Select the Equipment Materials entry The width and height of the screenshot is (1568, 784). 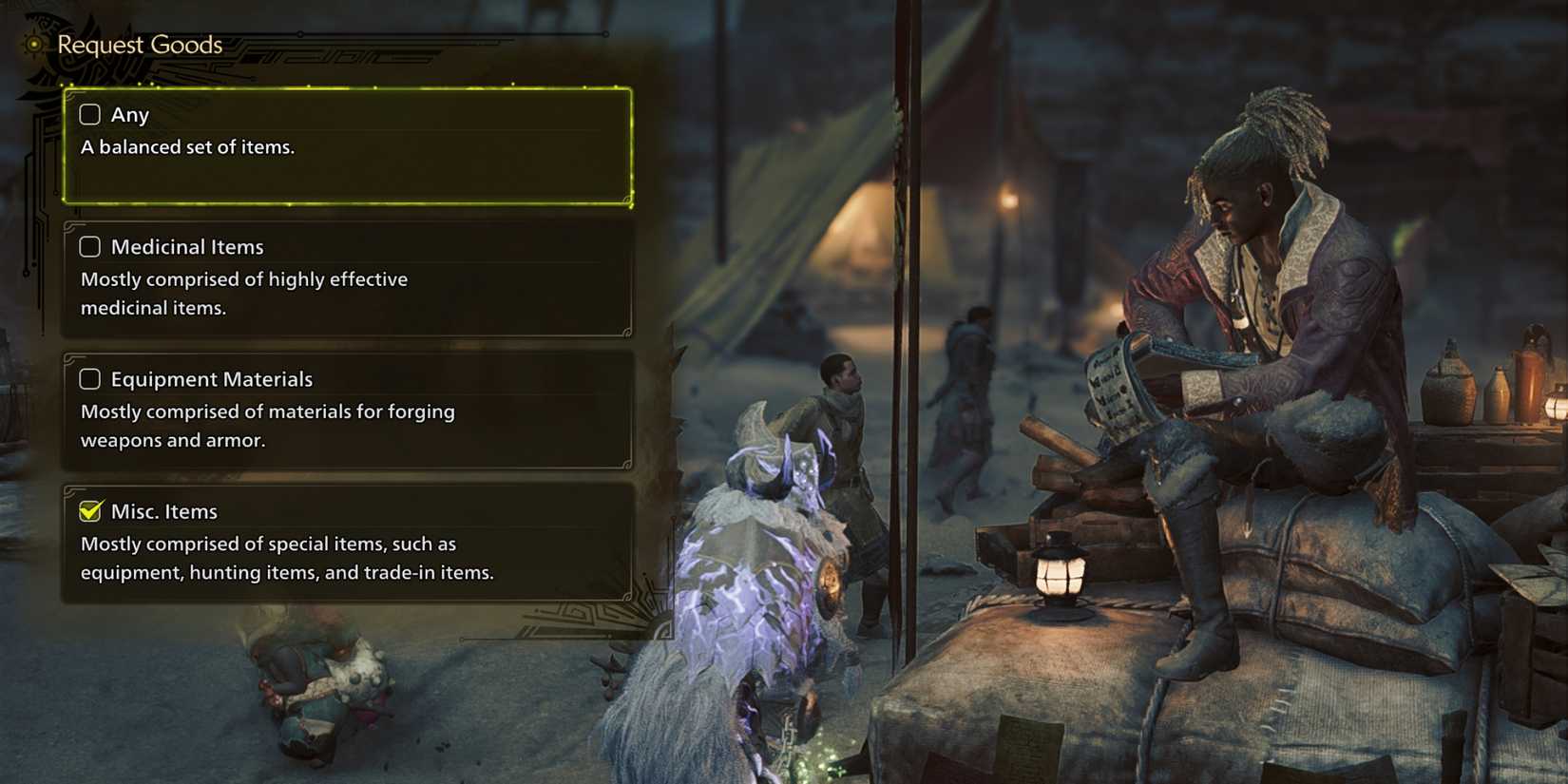click(x=347, y=409)
